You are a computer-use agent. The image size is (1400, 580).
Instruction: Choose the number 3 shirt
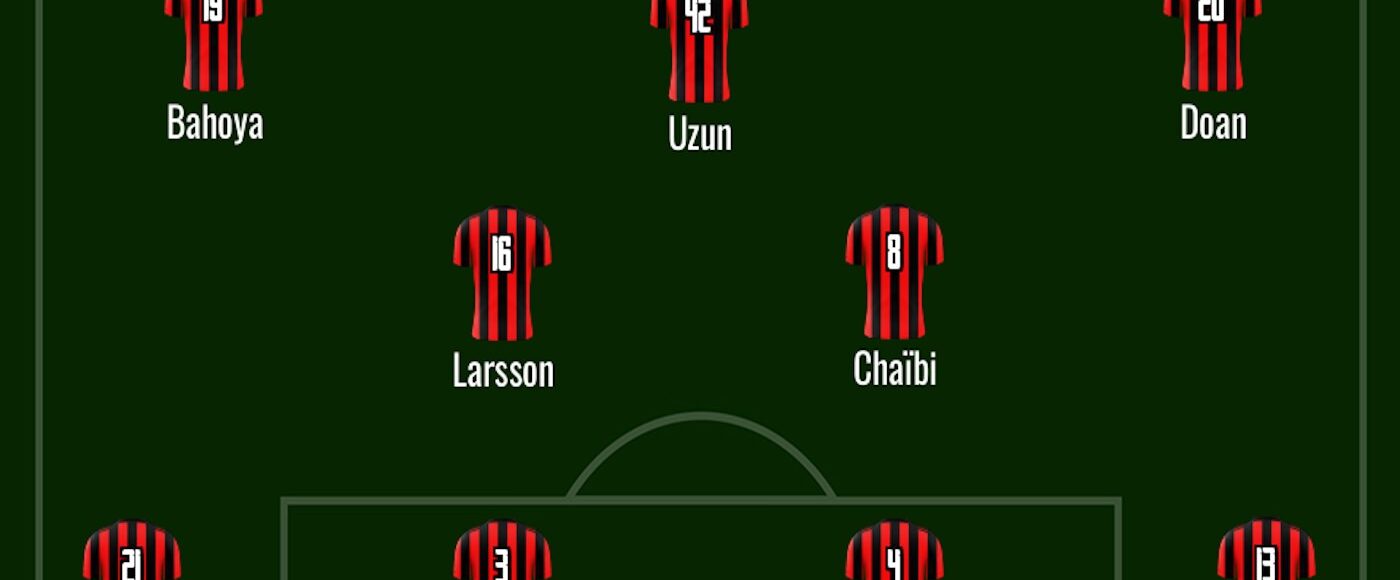(x=502, y=552)
